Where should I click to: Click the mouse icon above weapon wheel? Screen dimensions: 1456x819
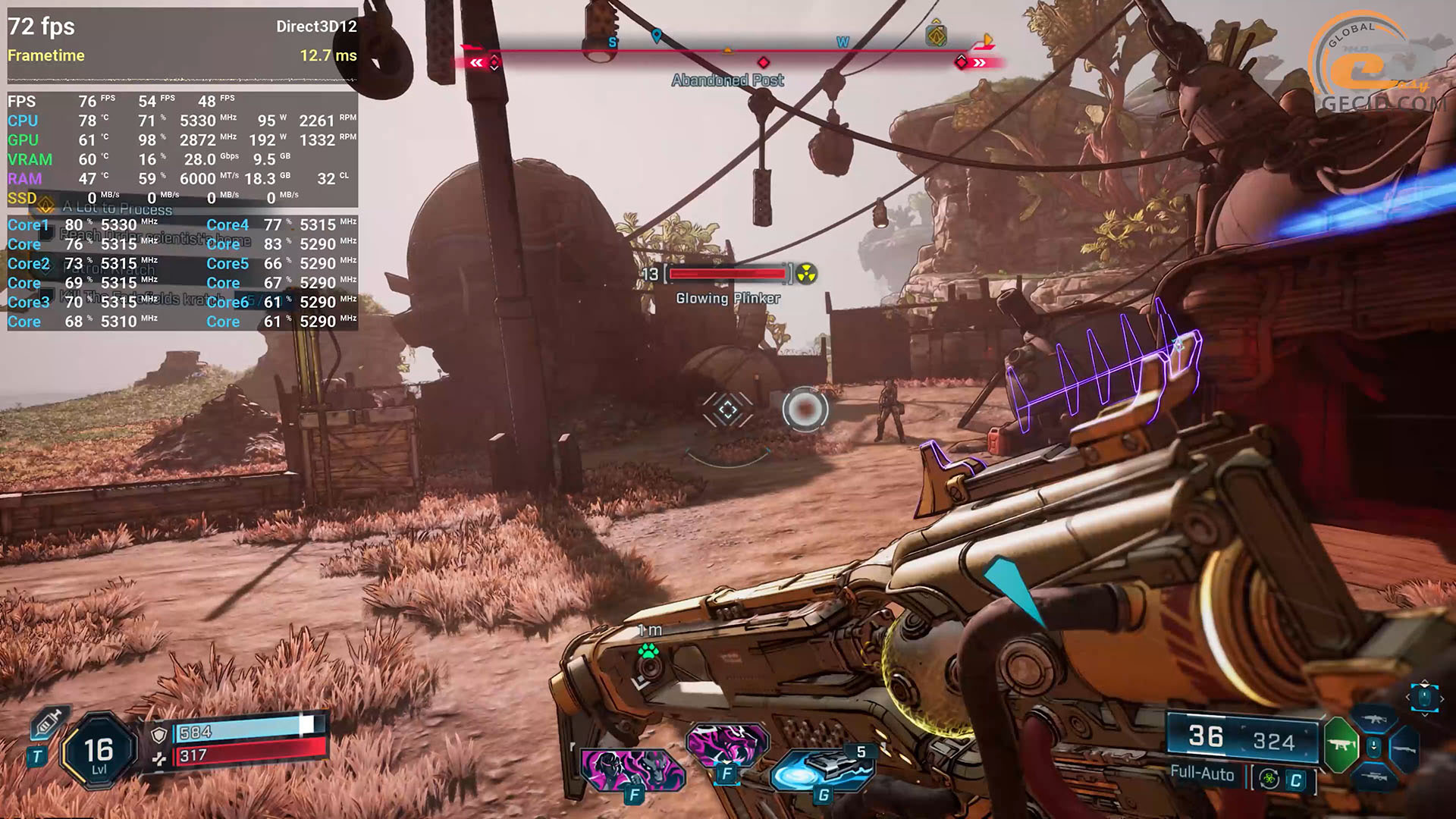click(1424, 696)
